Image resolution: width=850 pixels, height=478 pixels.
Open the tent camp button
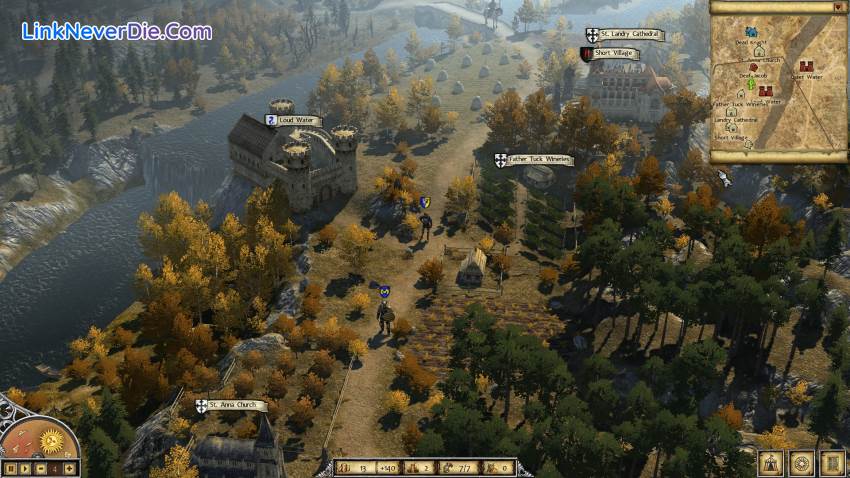(x=770, y=463)
